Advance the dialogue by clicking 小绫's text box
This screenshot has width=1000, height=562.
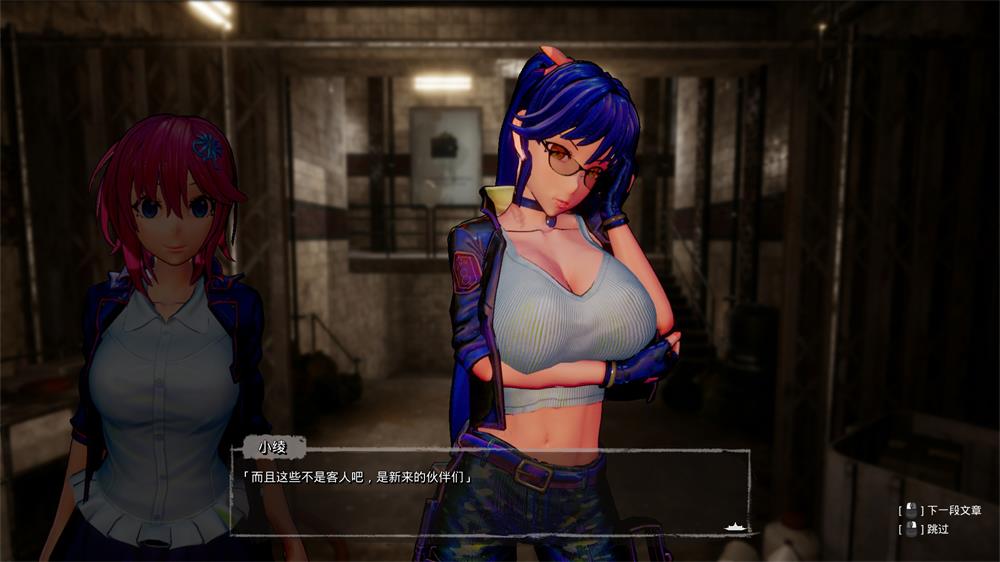tap(490, 491)
